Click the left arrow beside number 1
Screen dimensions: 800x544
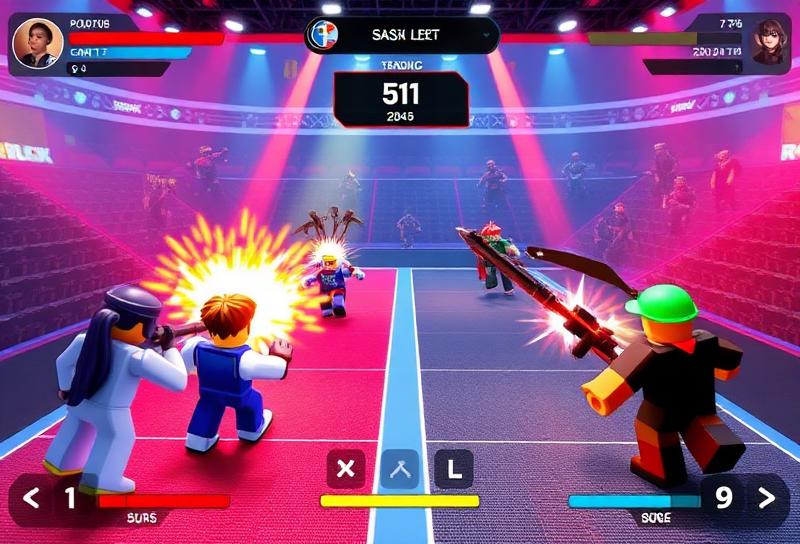tap(31, 497)
